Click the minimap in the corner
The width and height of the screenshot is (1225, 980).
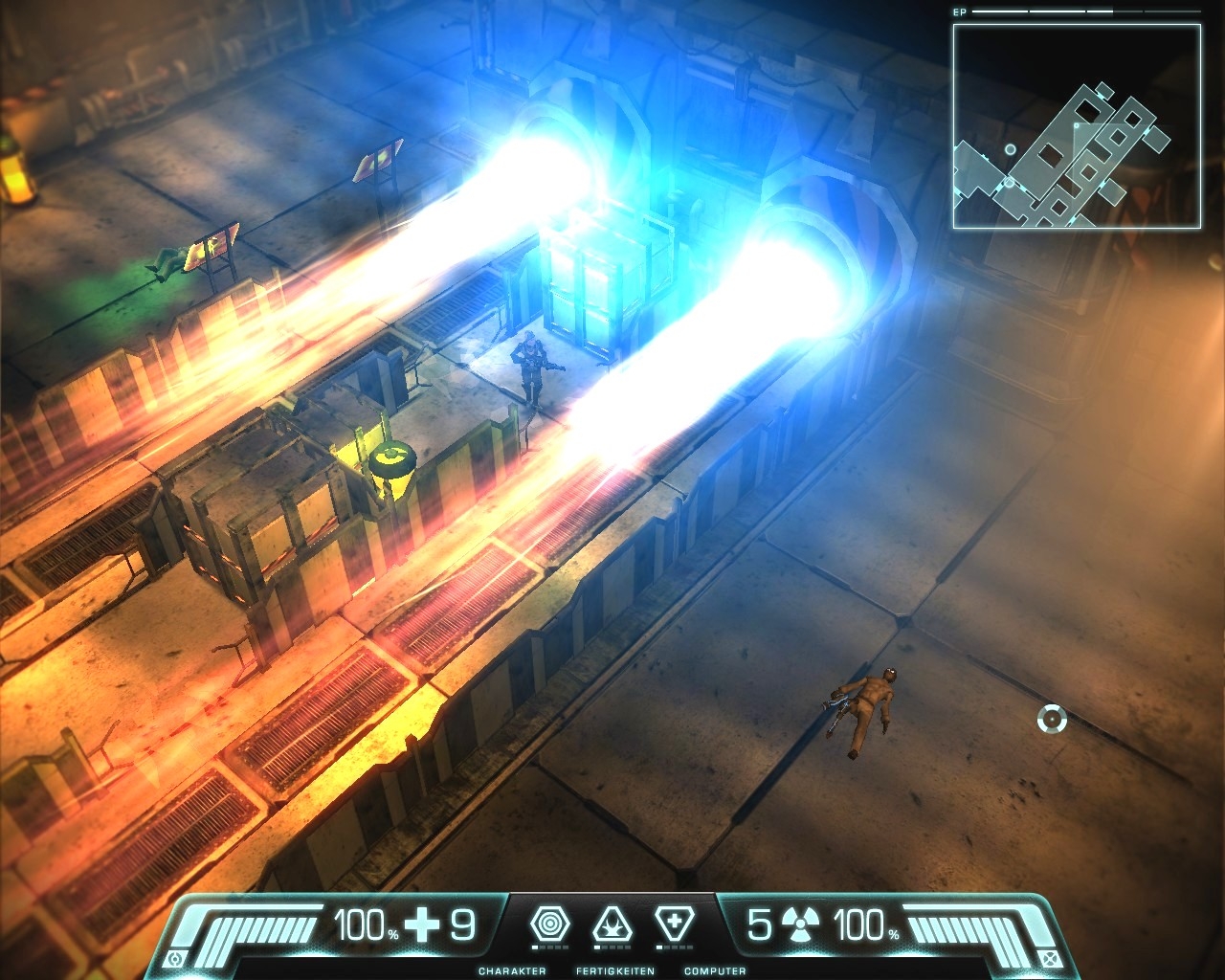click(1077, 126)
